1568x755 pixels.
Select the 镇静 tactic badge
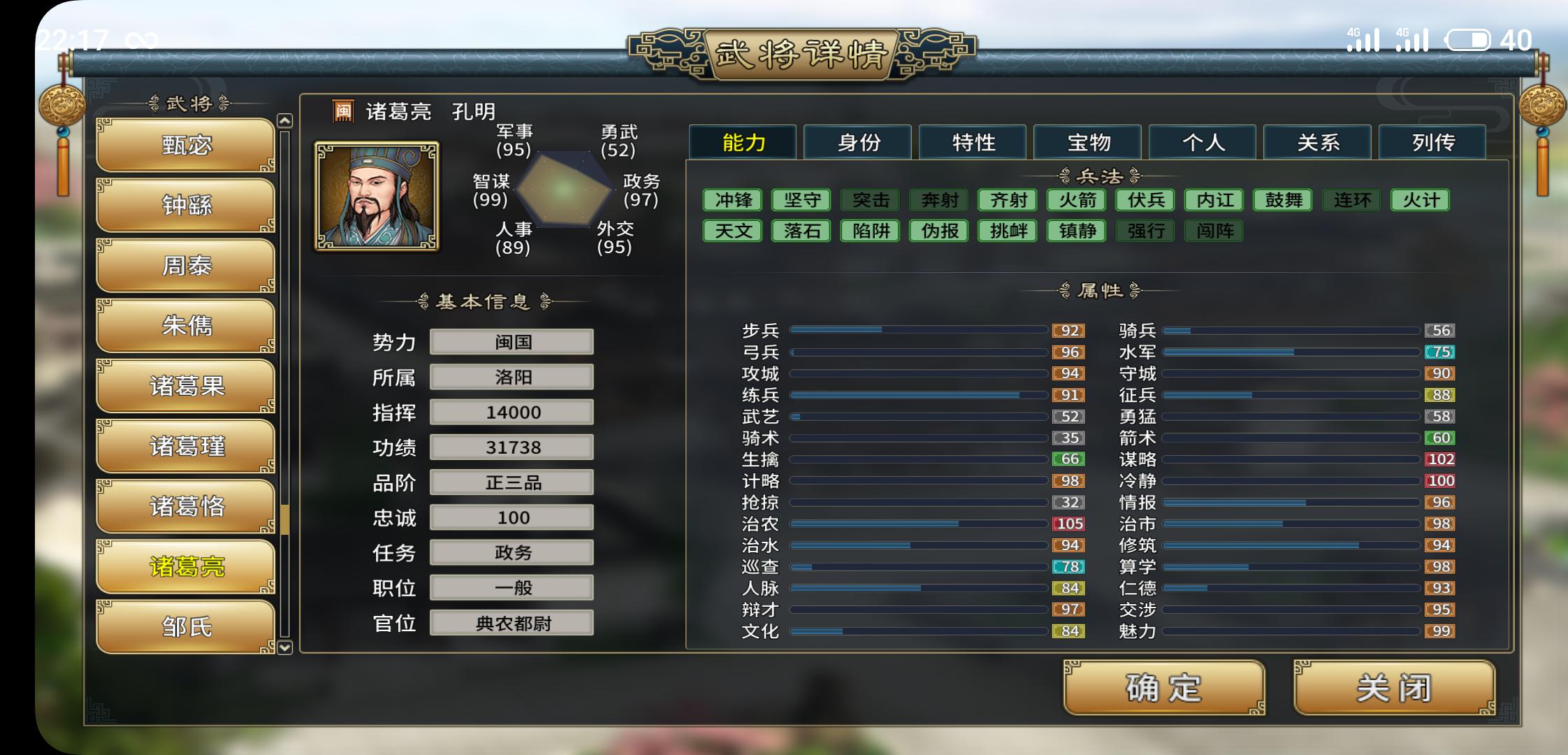1076,231
